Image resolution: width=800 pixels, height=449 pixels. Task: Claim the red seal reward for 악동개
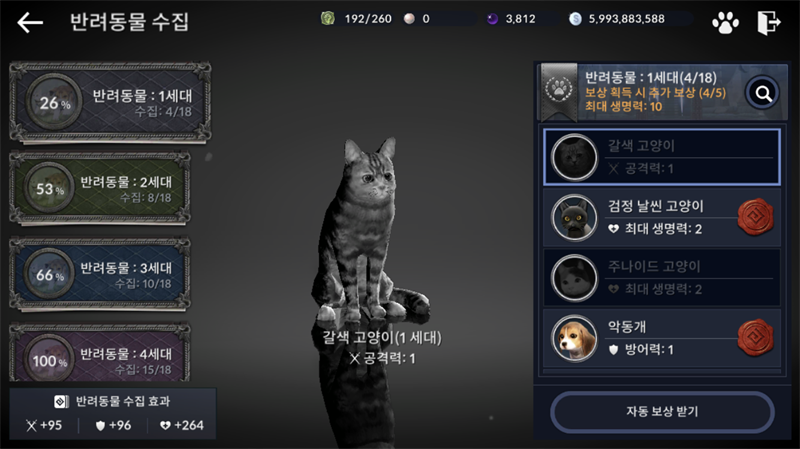tap(755, 338)
